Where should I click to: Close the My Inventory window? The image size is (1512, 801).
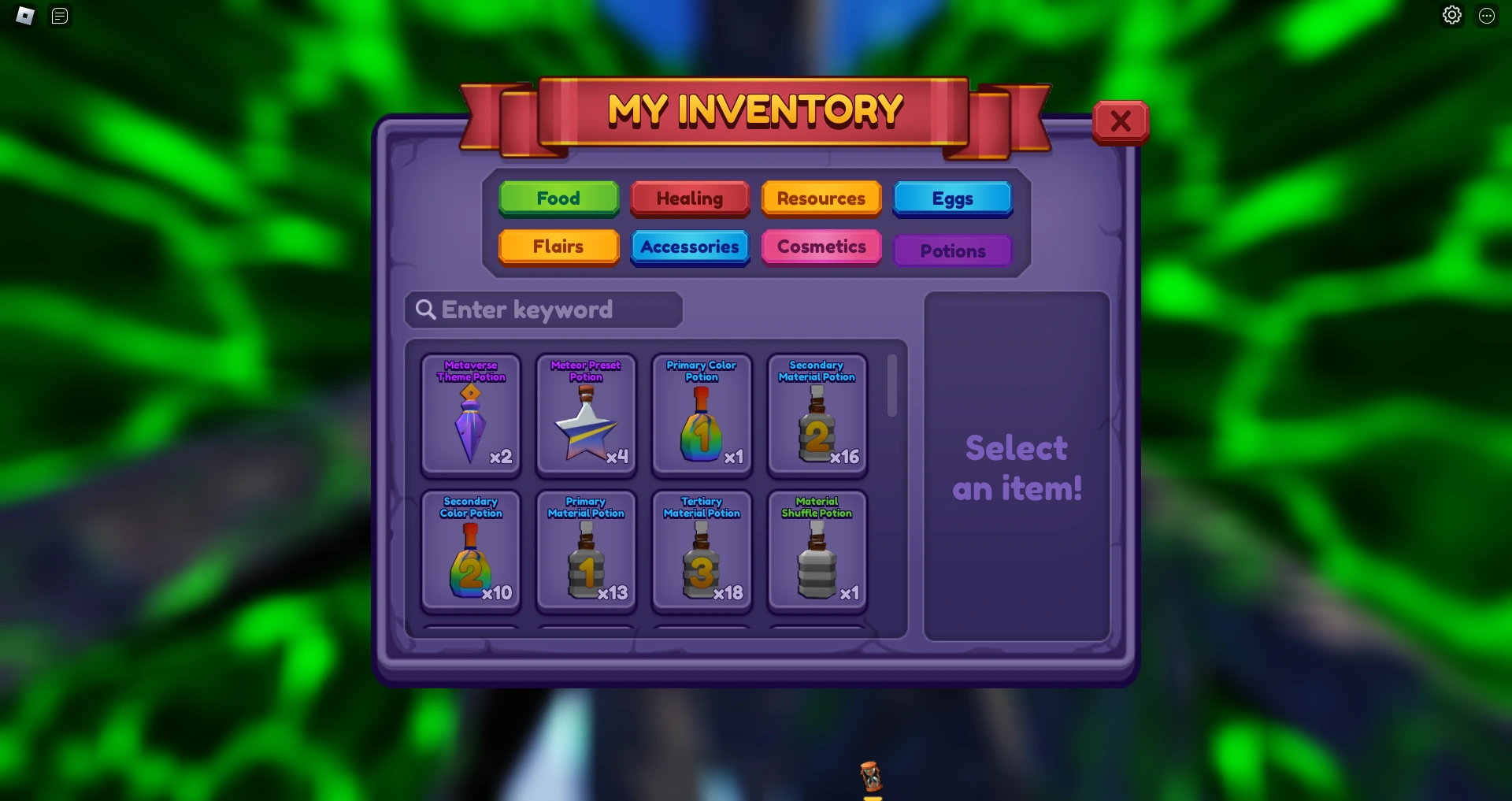(1121, 121)
